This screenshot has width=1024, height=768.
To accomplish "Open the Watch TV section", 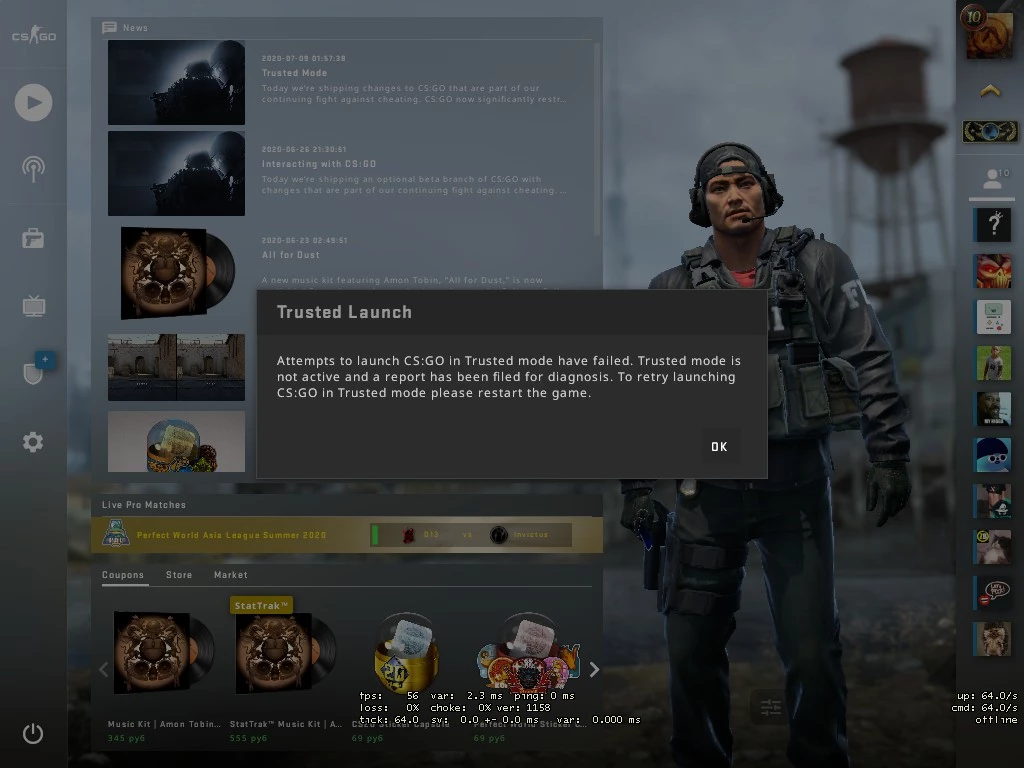I will click(x=33, y=306).
